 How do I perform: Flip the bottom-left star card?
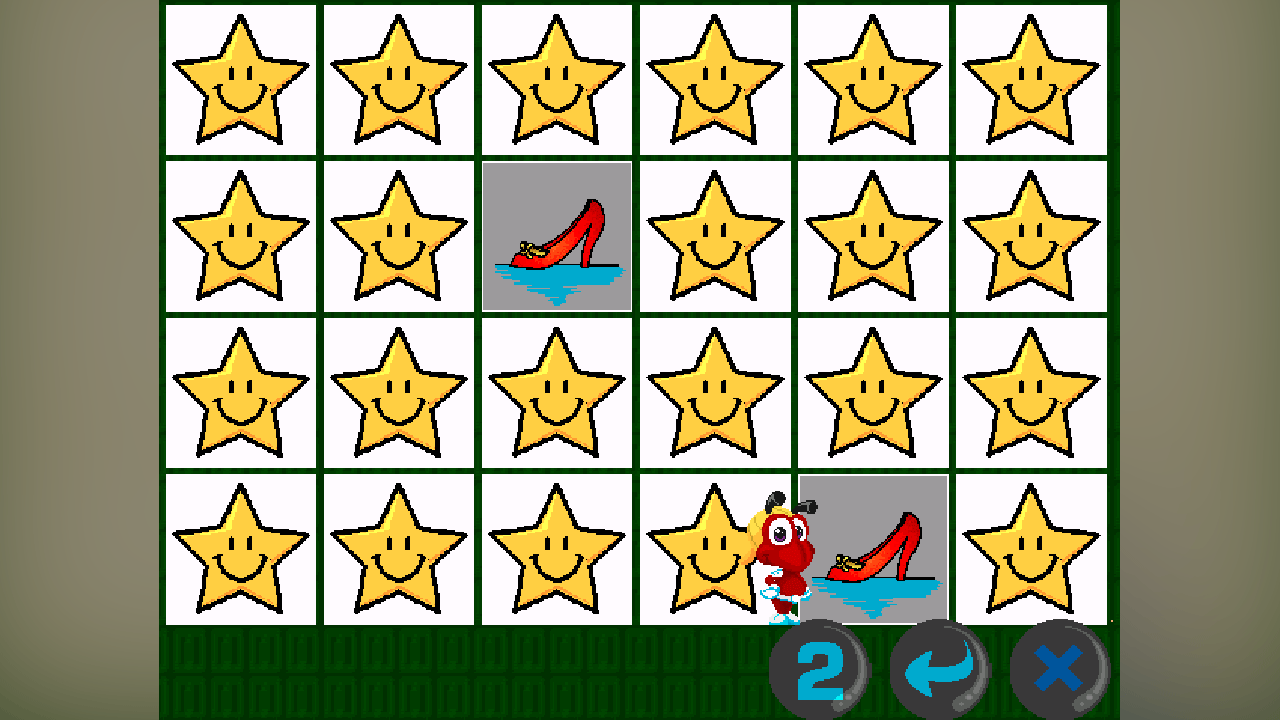(240, 552)
